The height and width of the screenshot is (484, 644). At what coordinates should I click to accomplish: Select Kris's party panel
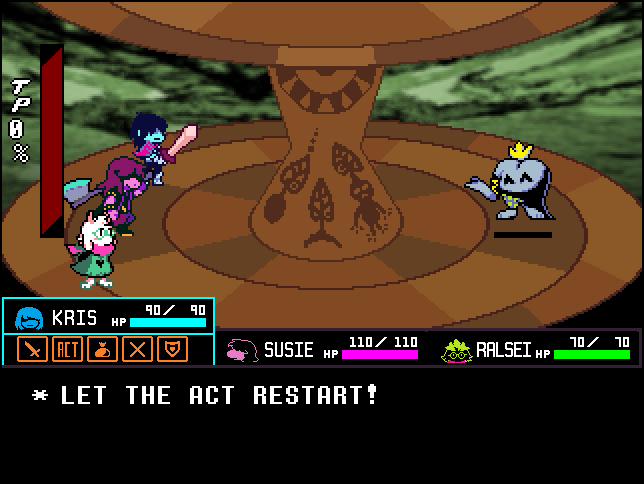tap(108, 318)
